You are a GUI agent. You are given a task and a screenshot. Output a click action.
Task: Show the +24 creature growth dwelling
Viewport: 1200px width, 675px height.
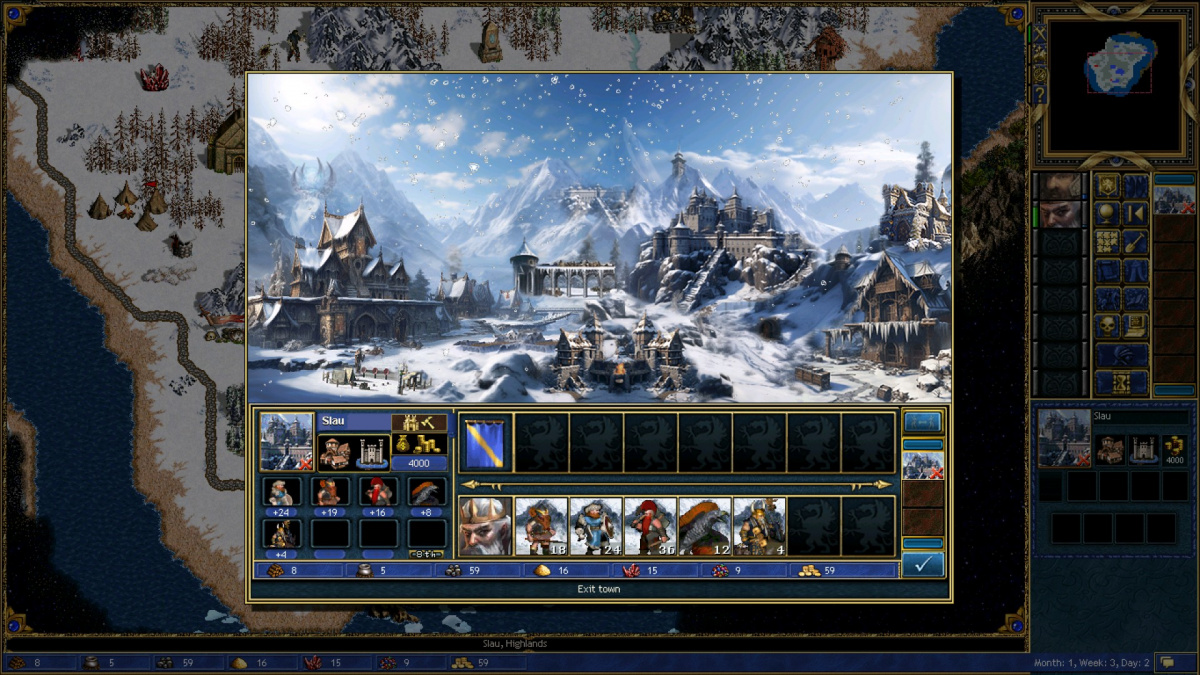(281, 492)
